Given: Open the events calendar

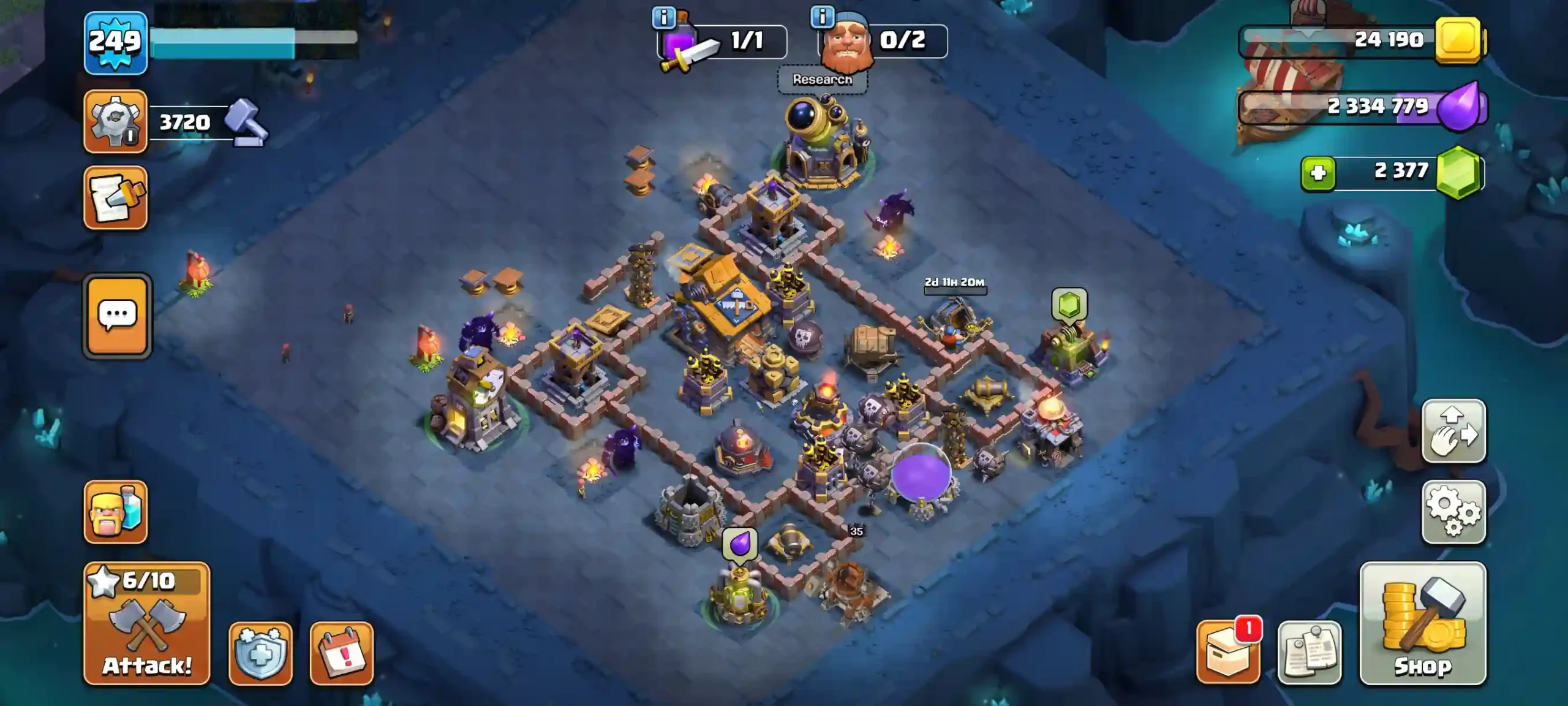Looking at the screenshot, I should click(x=341, y=653).
